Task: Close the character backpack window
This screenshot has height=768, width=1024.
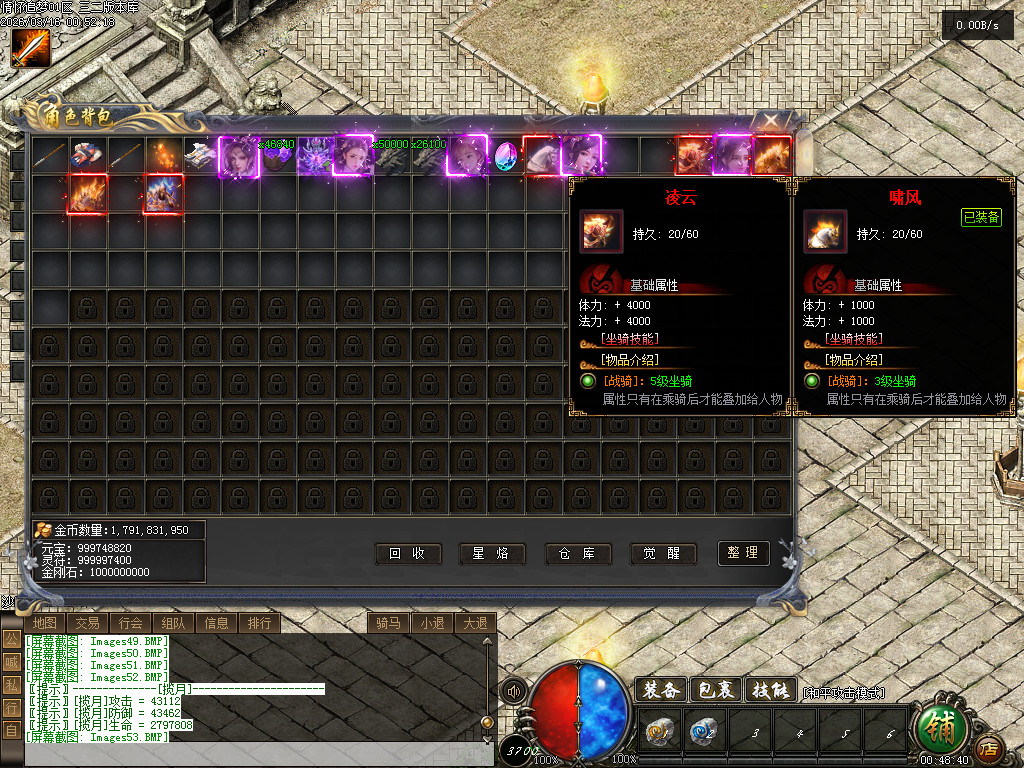Action: (x=772, y=121)
